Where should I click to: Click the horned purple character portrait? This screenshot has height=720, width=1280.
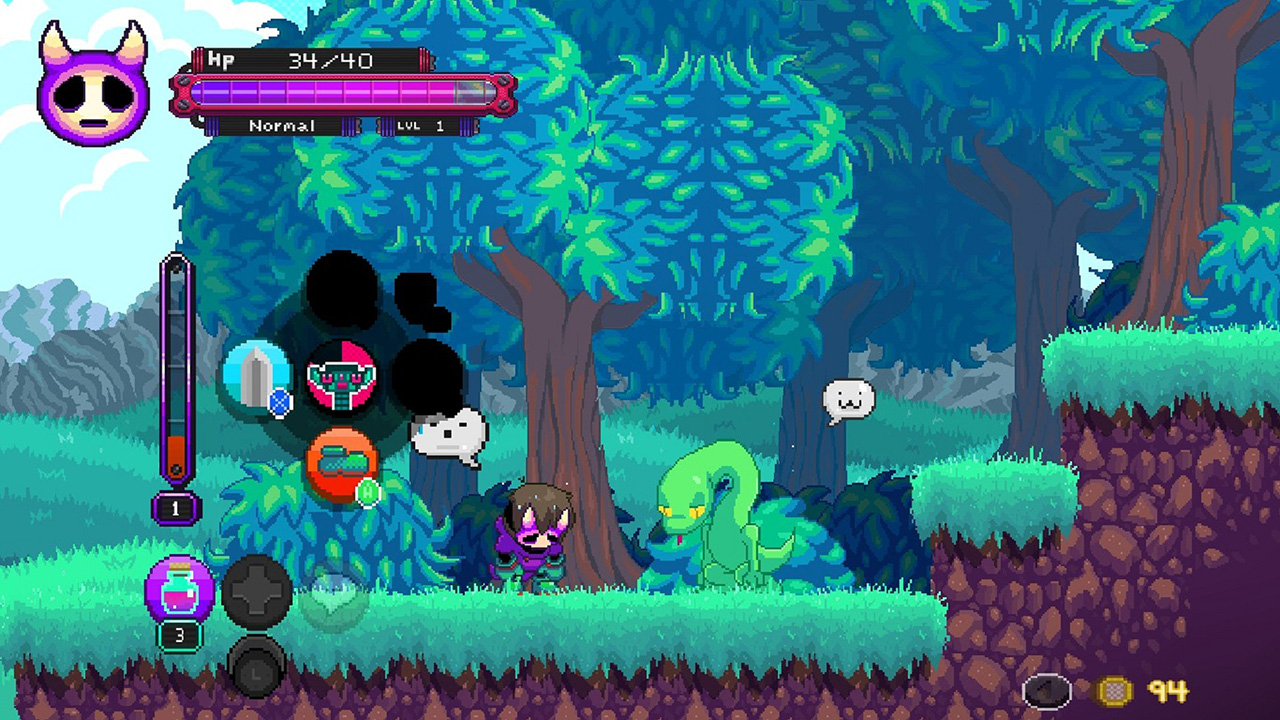[93, 86]
